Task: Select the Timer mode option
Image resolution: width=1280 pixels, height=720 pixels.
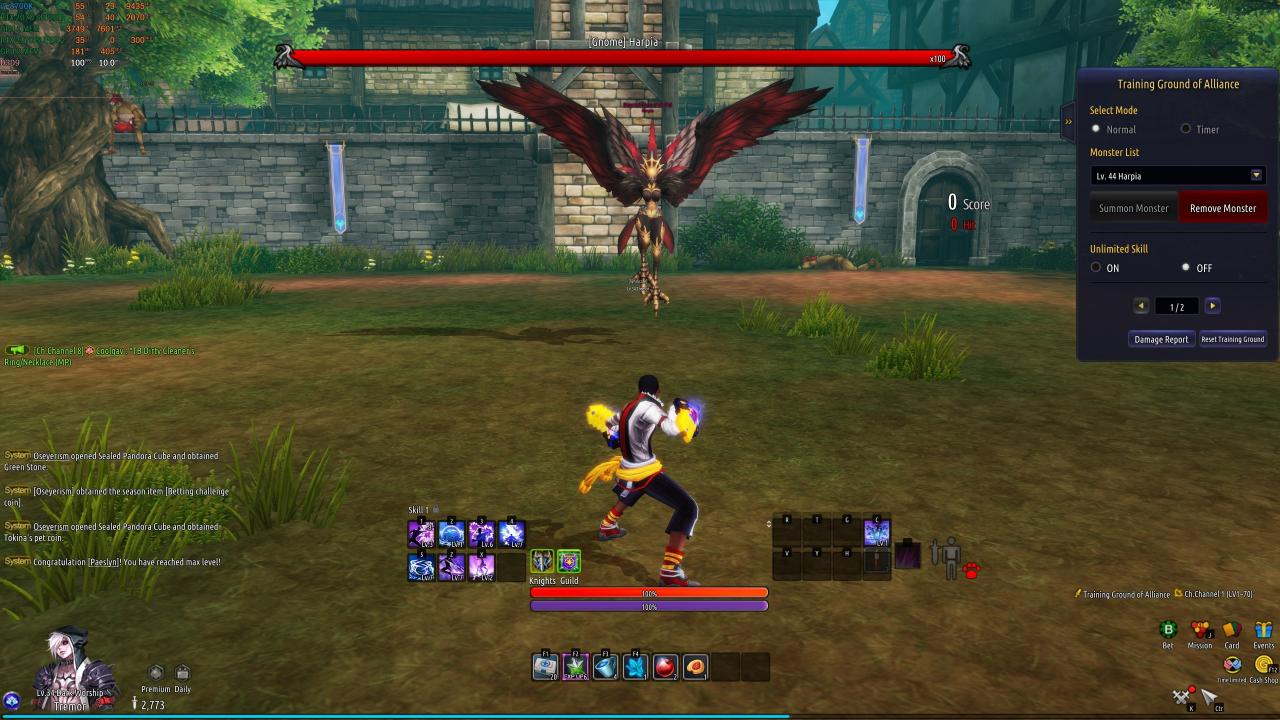Action: (1186, 129)
